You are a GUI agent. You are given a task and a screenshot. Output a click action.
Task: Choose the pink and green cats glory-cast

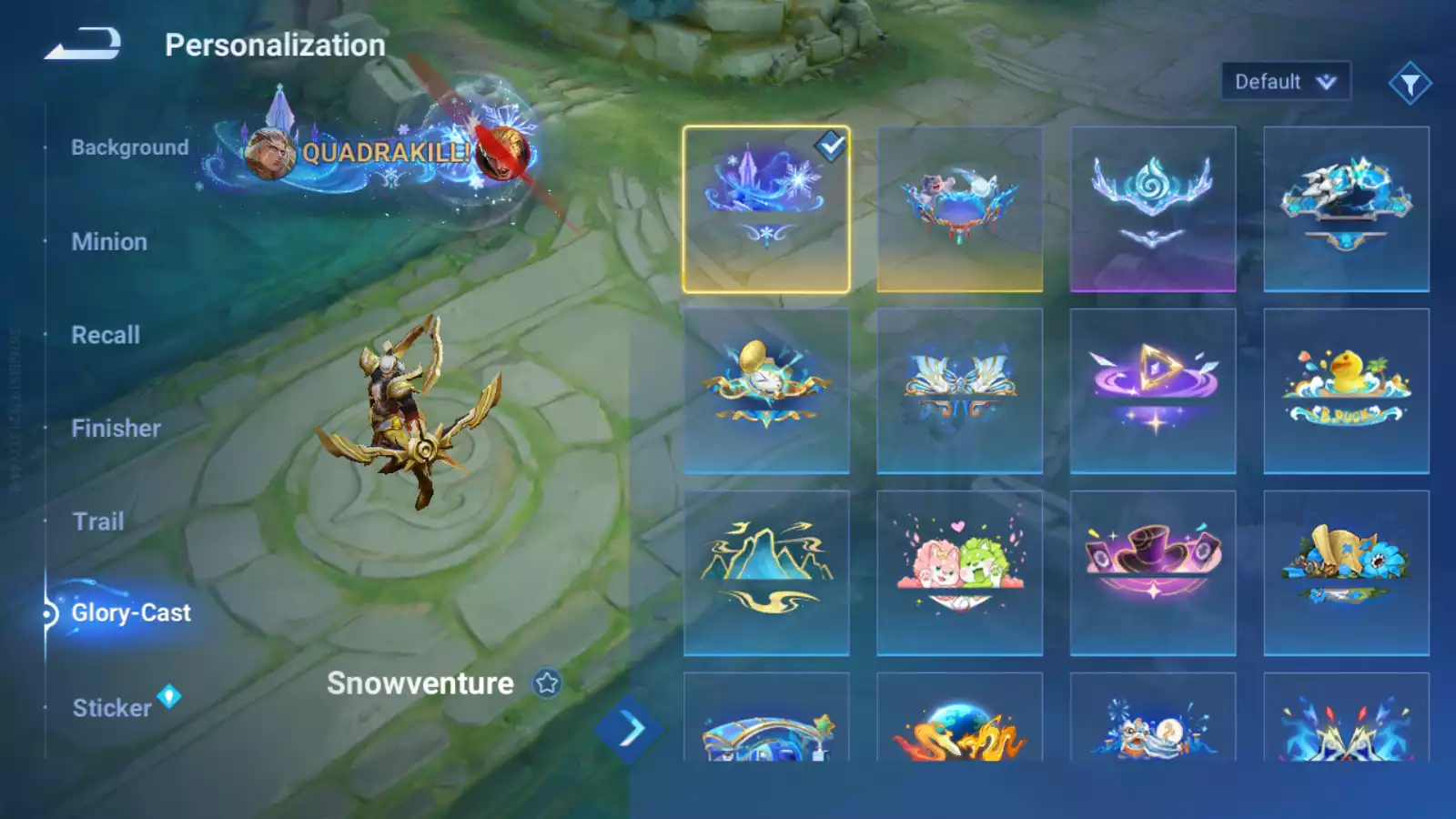(959, 573)
